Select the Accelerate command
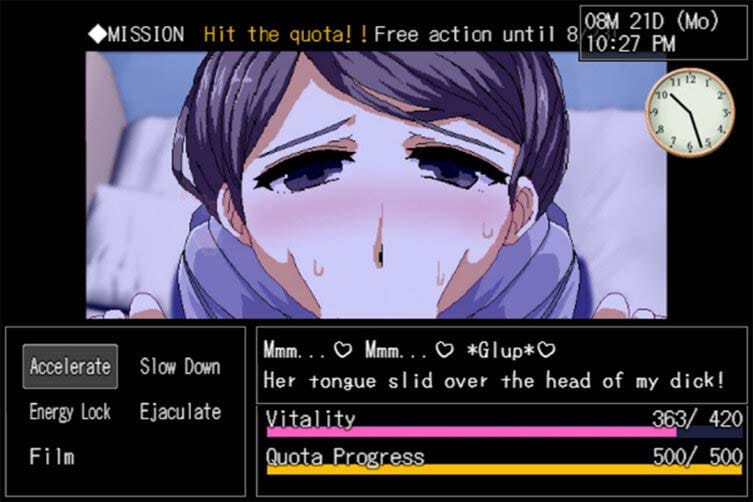Viewport: 753px width, 502px height. [70, 366]
